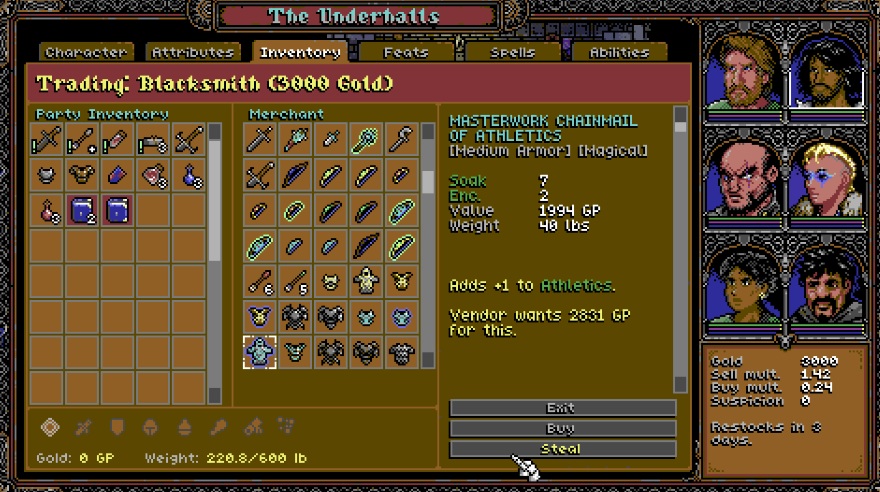Viewport: 880px width, 492px height.
Task: Switch to the Character tab
Action: [x=86, y=52]
